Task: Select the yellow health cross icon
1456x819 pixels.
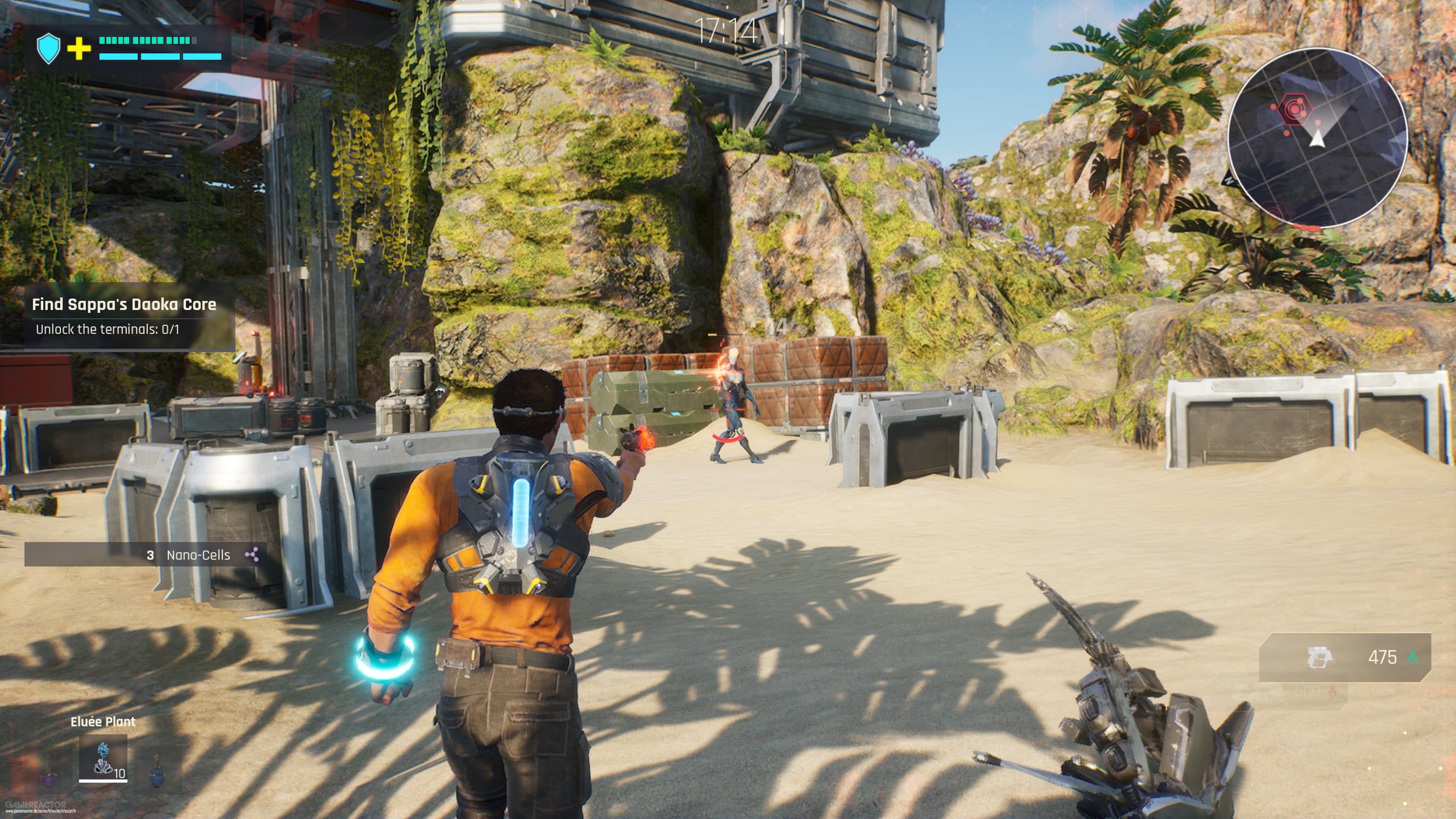Action: coord(79,49)
